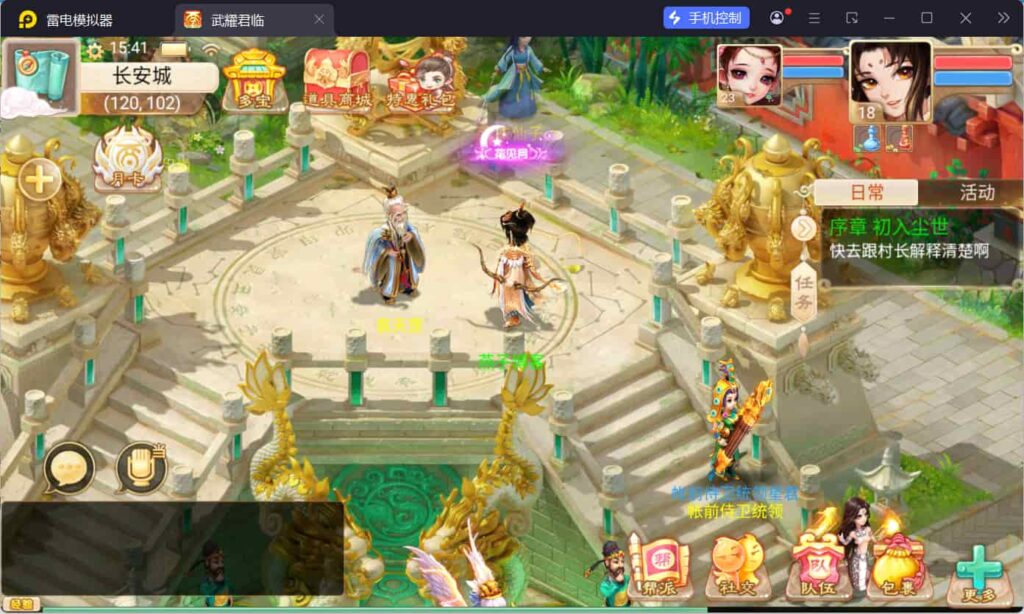Switch to the 活动 tab
Viewport: 1024px width, 614px height.
[x=976, y=193]
